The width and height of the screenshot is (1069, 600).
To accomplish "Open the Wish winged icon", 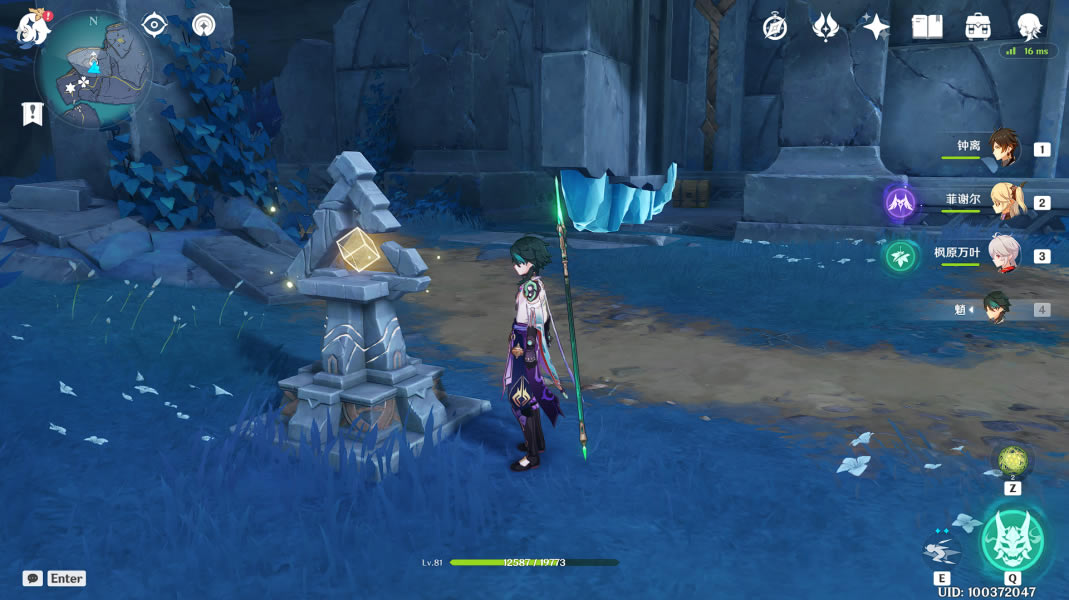I will 825,27.
